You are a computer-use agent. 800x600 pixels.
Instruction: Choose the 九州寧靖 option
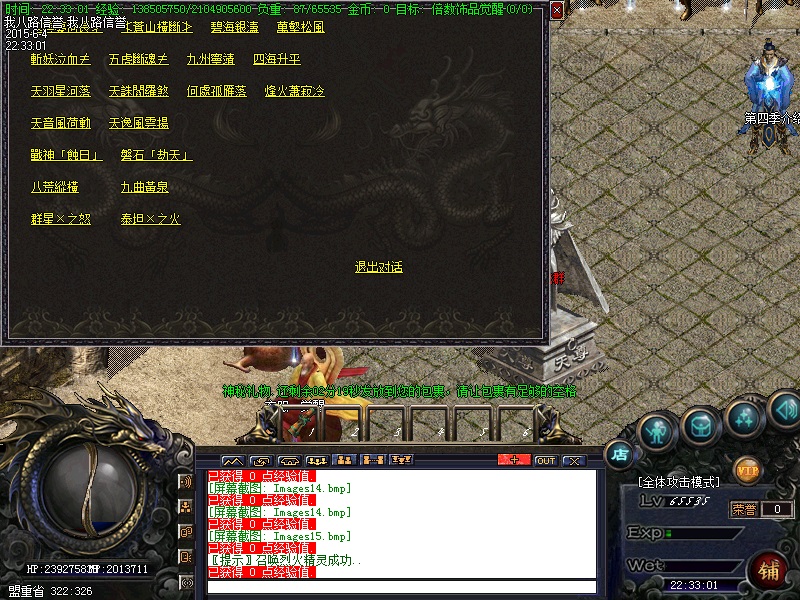click(210, 59)
